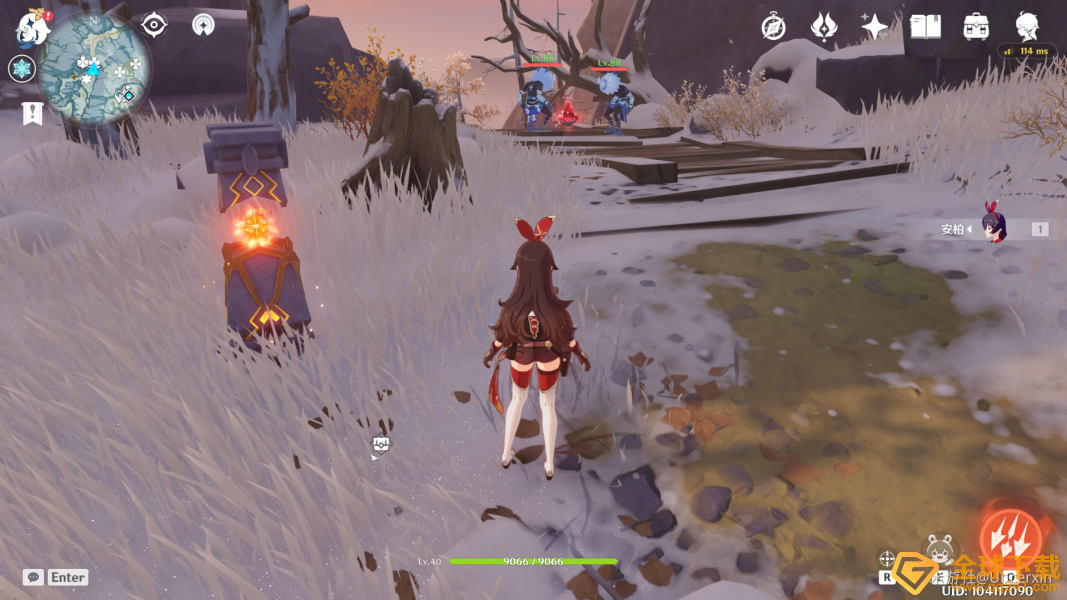Open the signal-wave icon next to the eye icon
Viewport: 1067px width, 600px height.
tap(203, 25)
